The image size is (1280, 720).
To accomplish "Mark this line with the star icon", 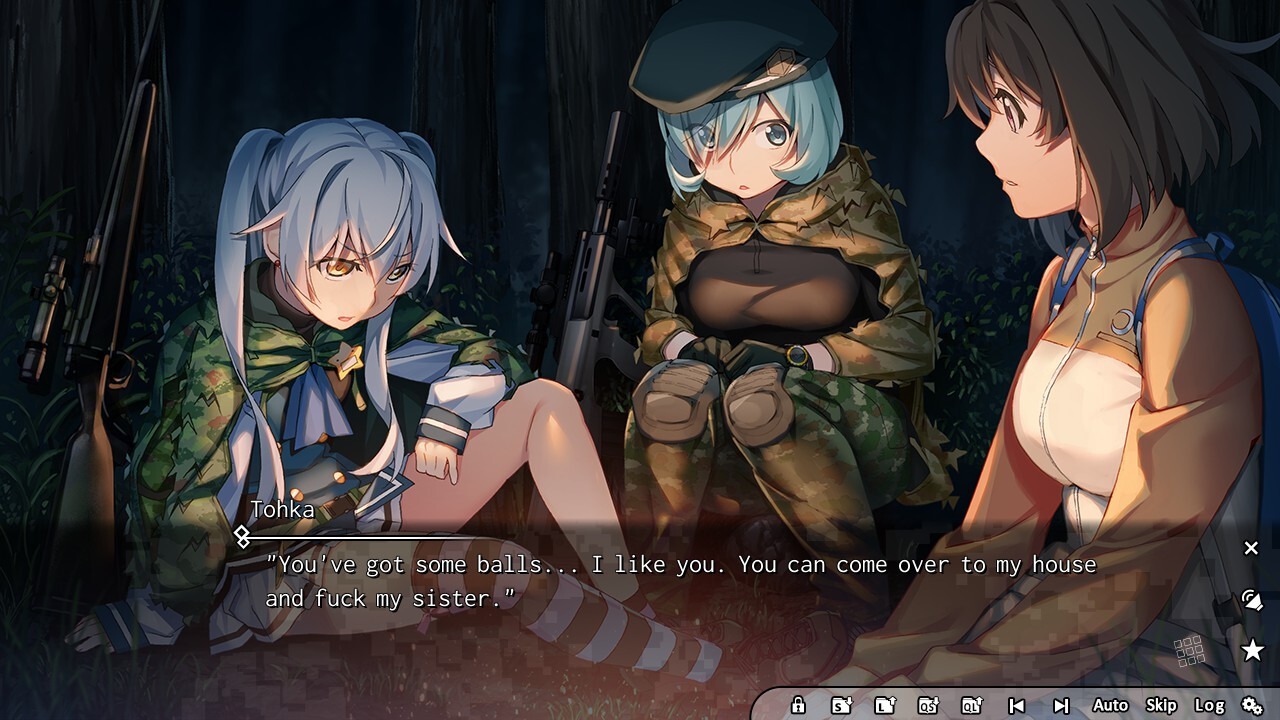I will [1251, 651].
